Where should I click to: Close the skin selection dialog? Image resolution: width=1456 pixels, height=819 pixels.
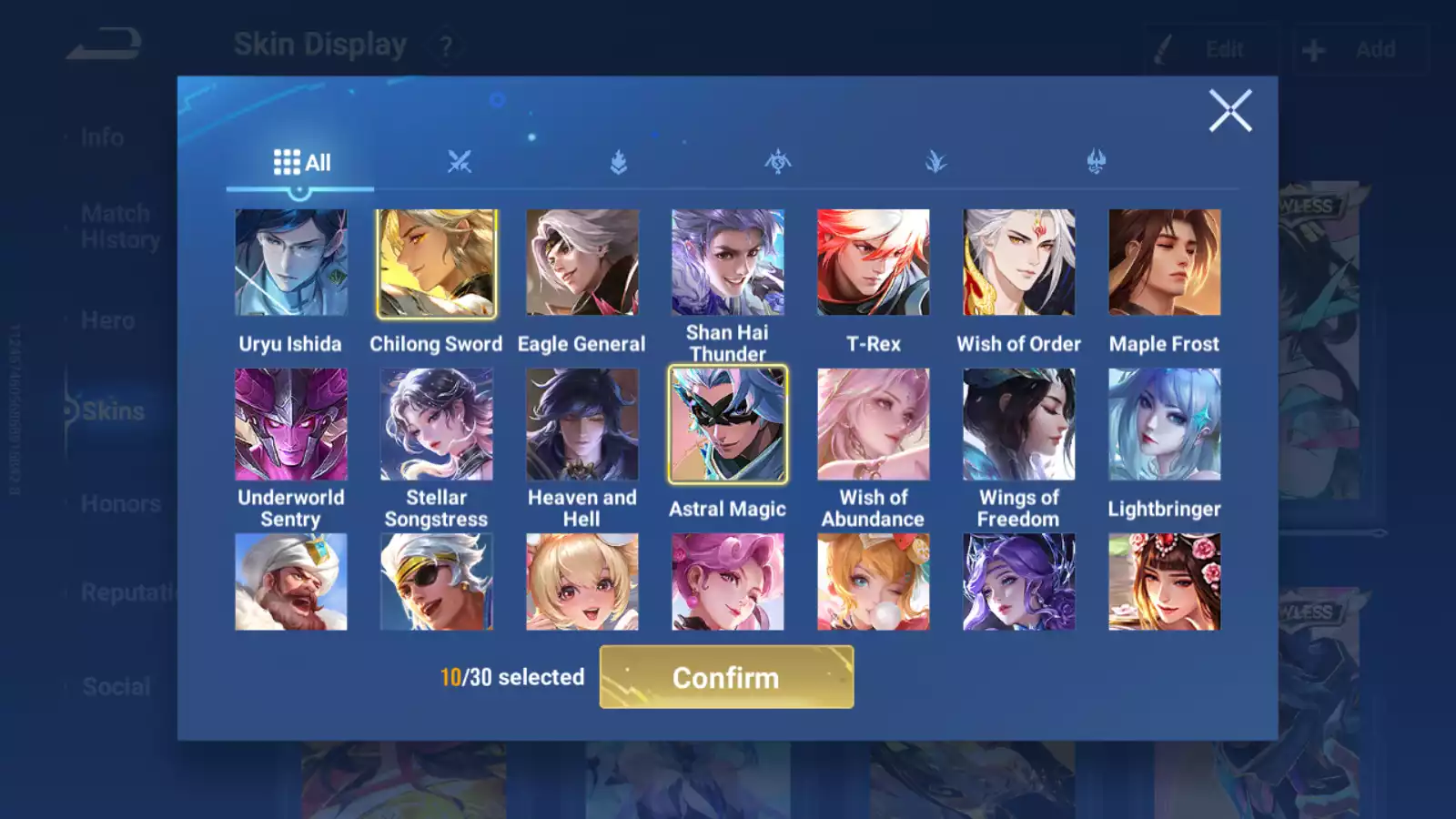[1230, 111]
